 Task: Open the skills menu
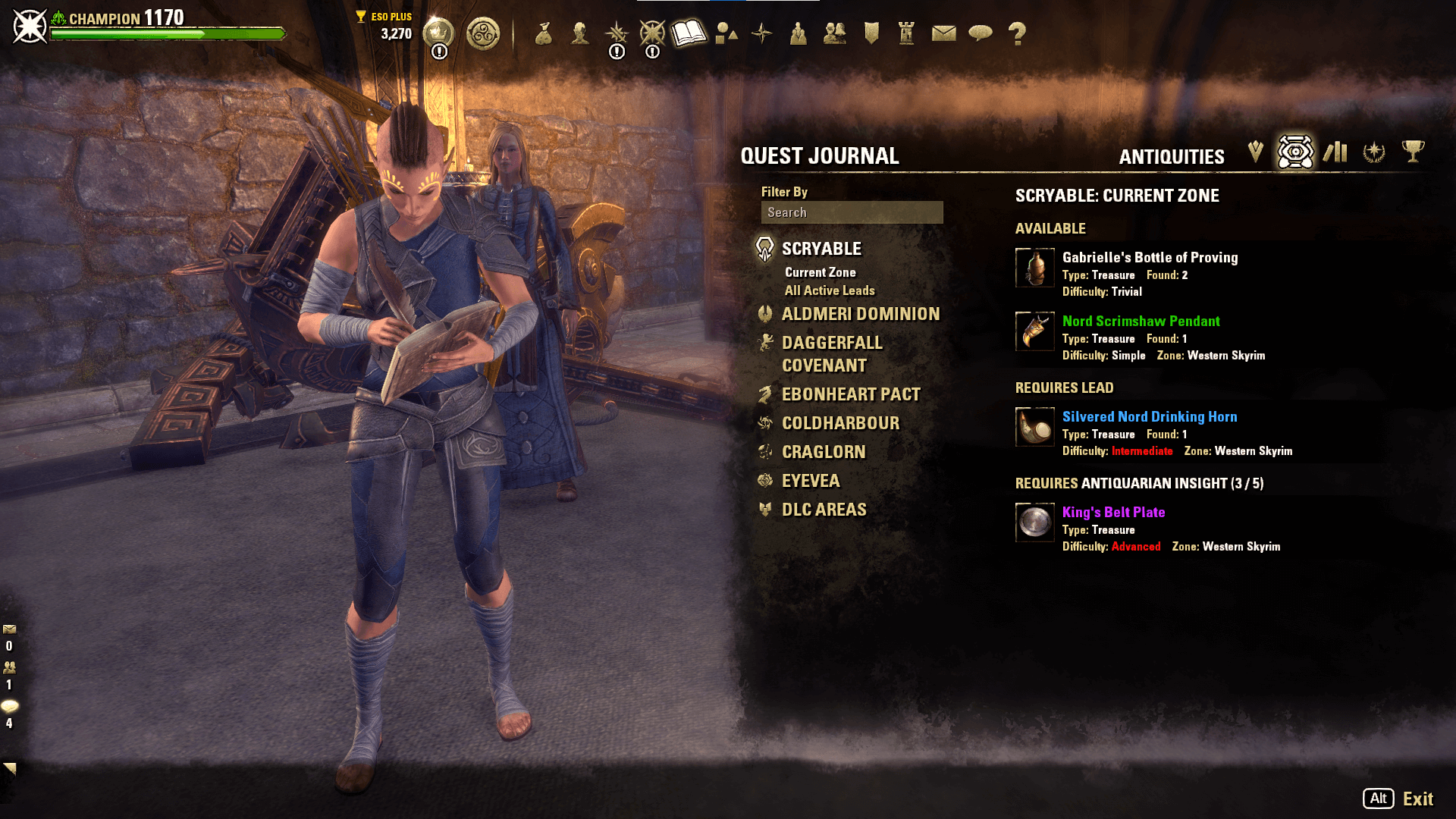click(616, 34)
